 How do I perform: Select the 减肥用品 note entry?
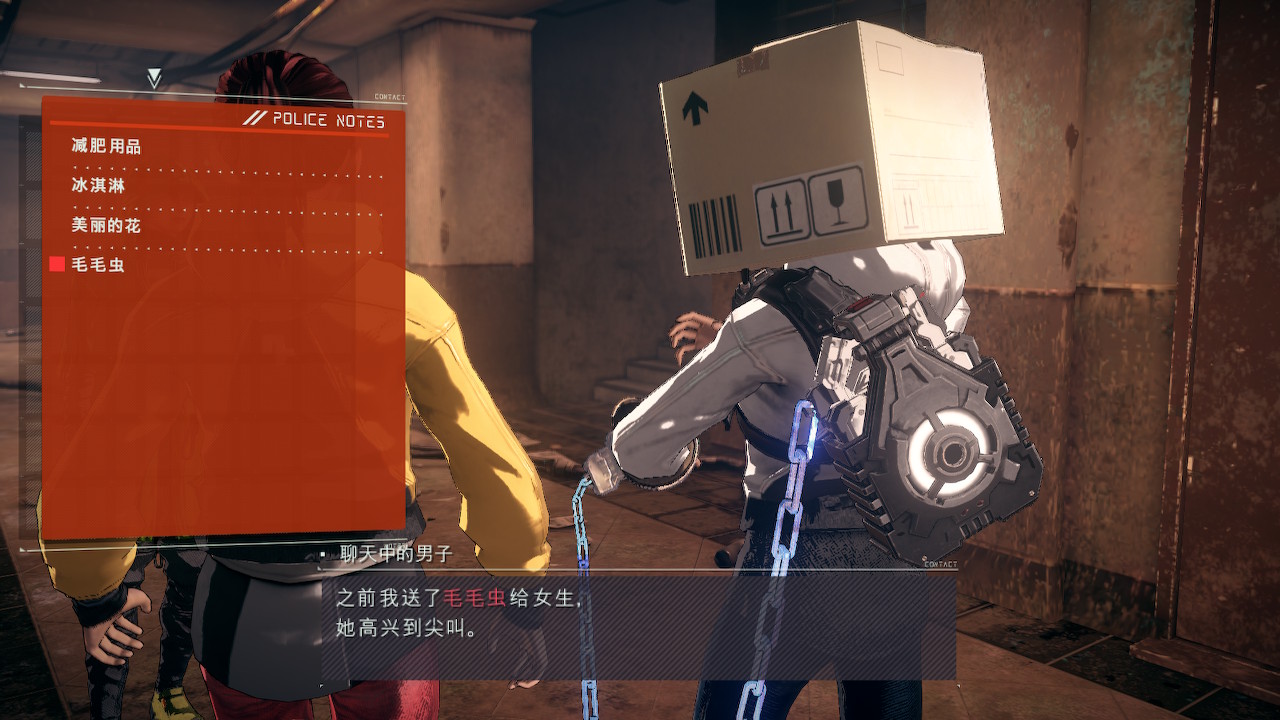[x=106, y=147]
